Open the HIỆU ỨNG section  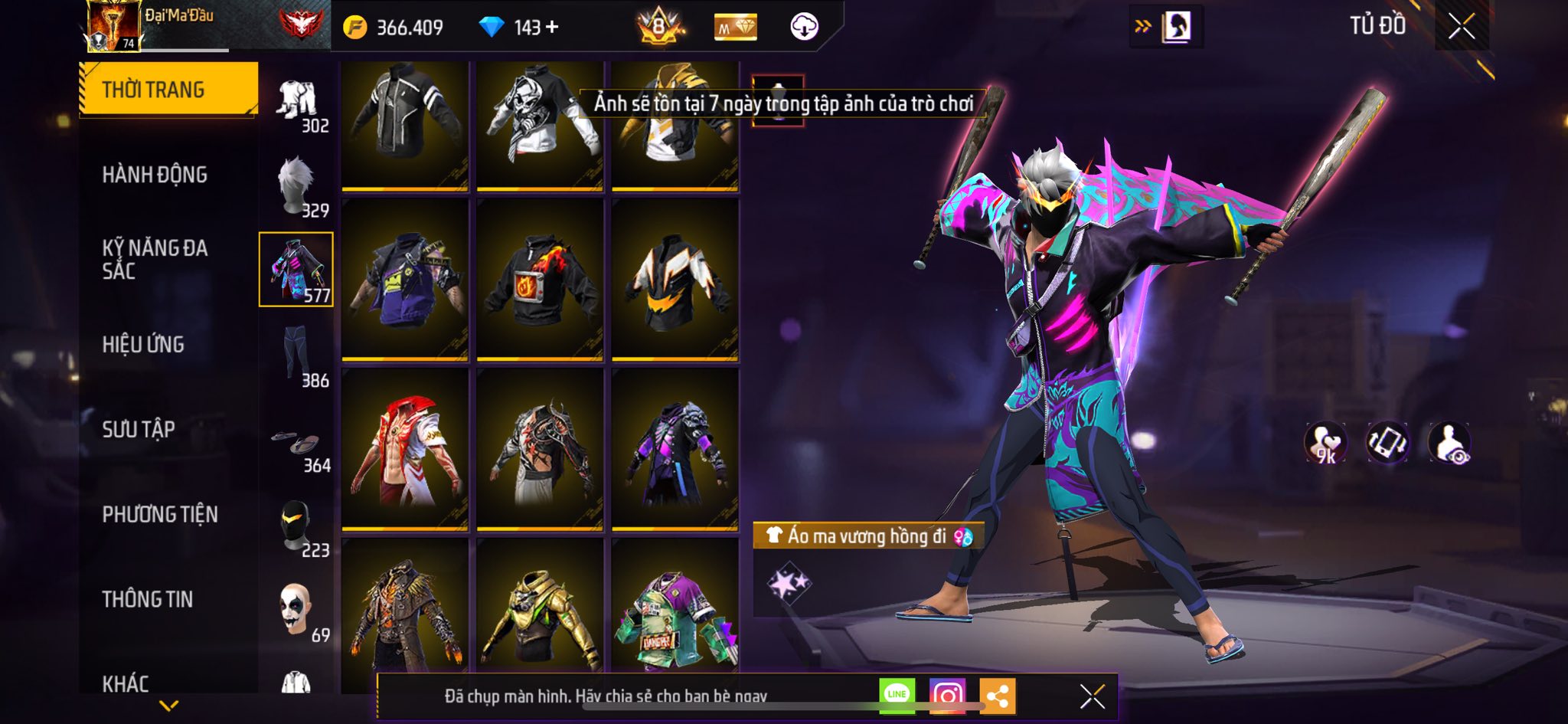(143, 345)
